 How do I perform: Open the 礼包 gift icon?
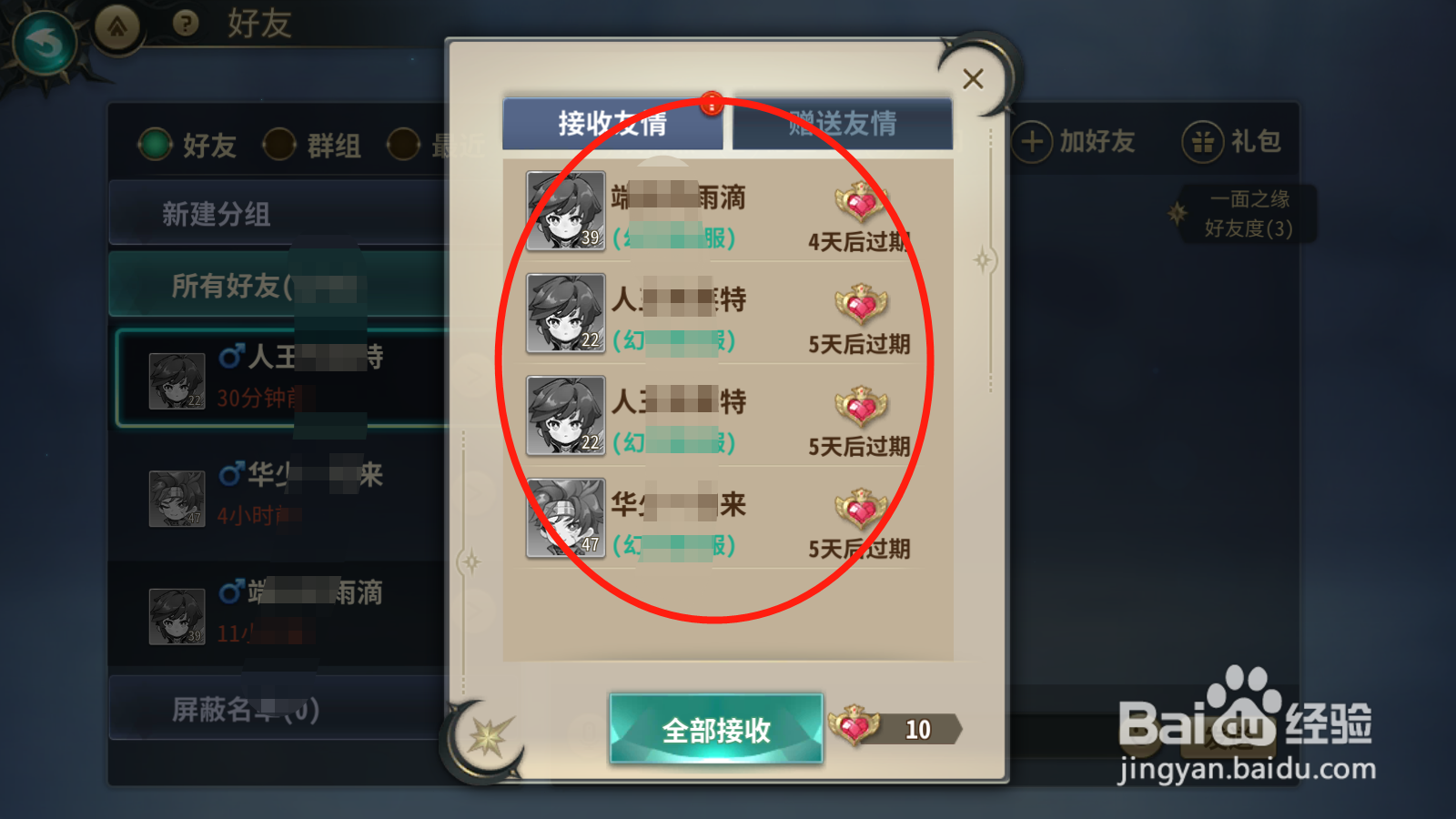(x=1203, y=141)
